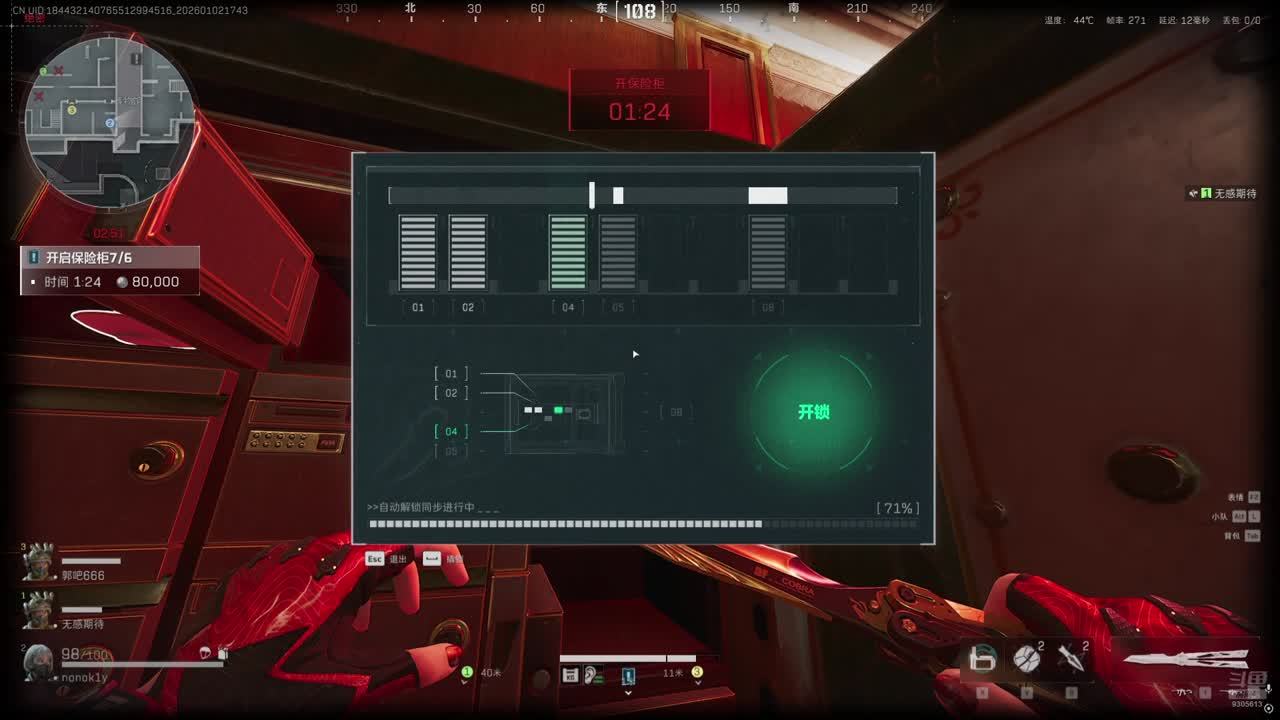The width and height of the screenshot is (1280, 720).
Task: Click the 01 label beside the safe diagram
Action: point(451,374)
